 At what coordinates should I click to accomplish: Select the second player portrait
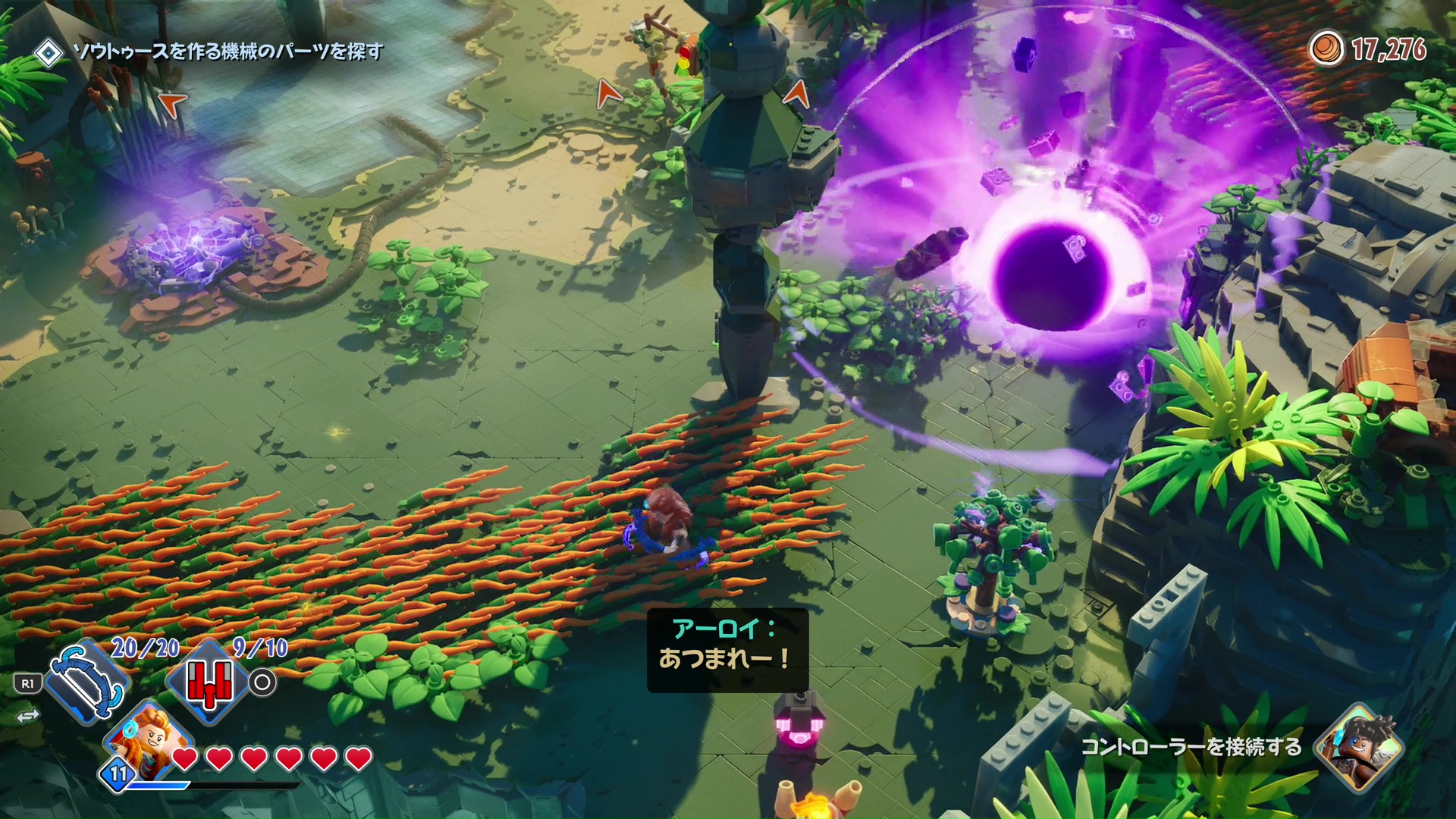coord(1358,747)
